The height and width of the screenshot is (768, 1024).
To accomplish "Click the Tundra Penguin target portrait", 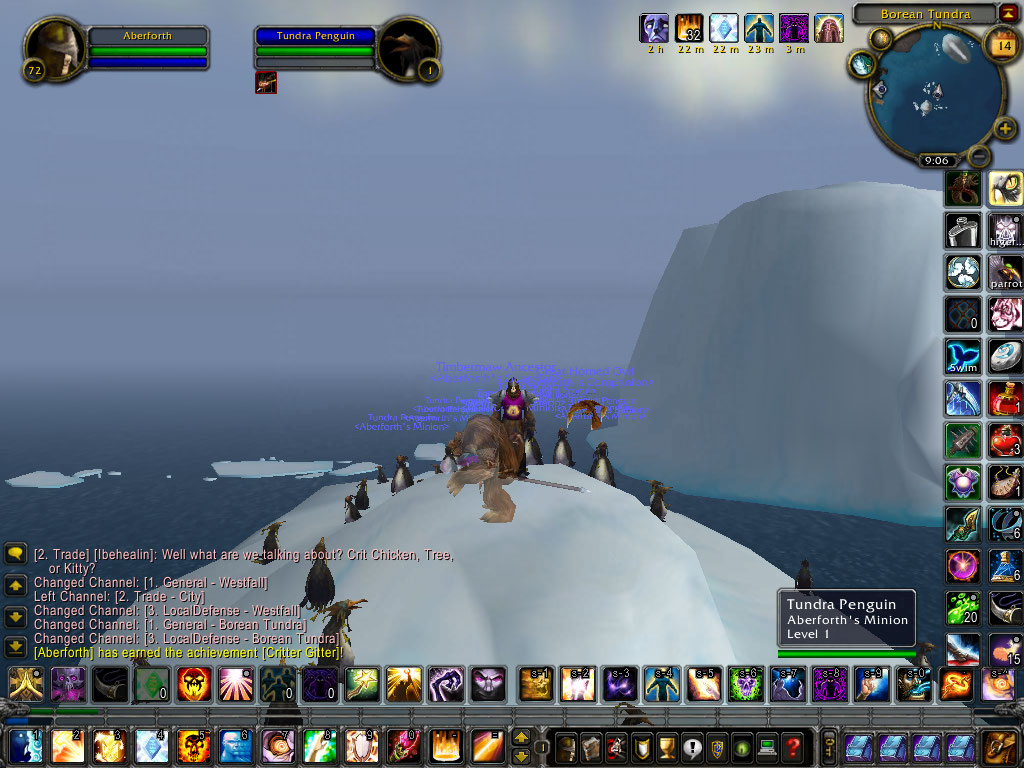I will click(x=407, y=50).
